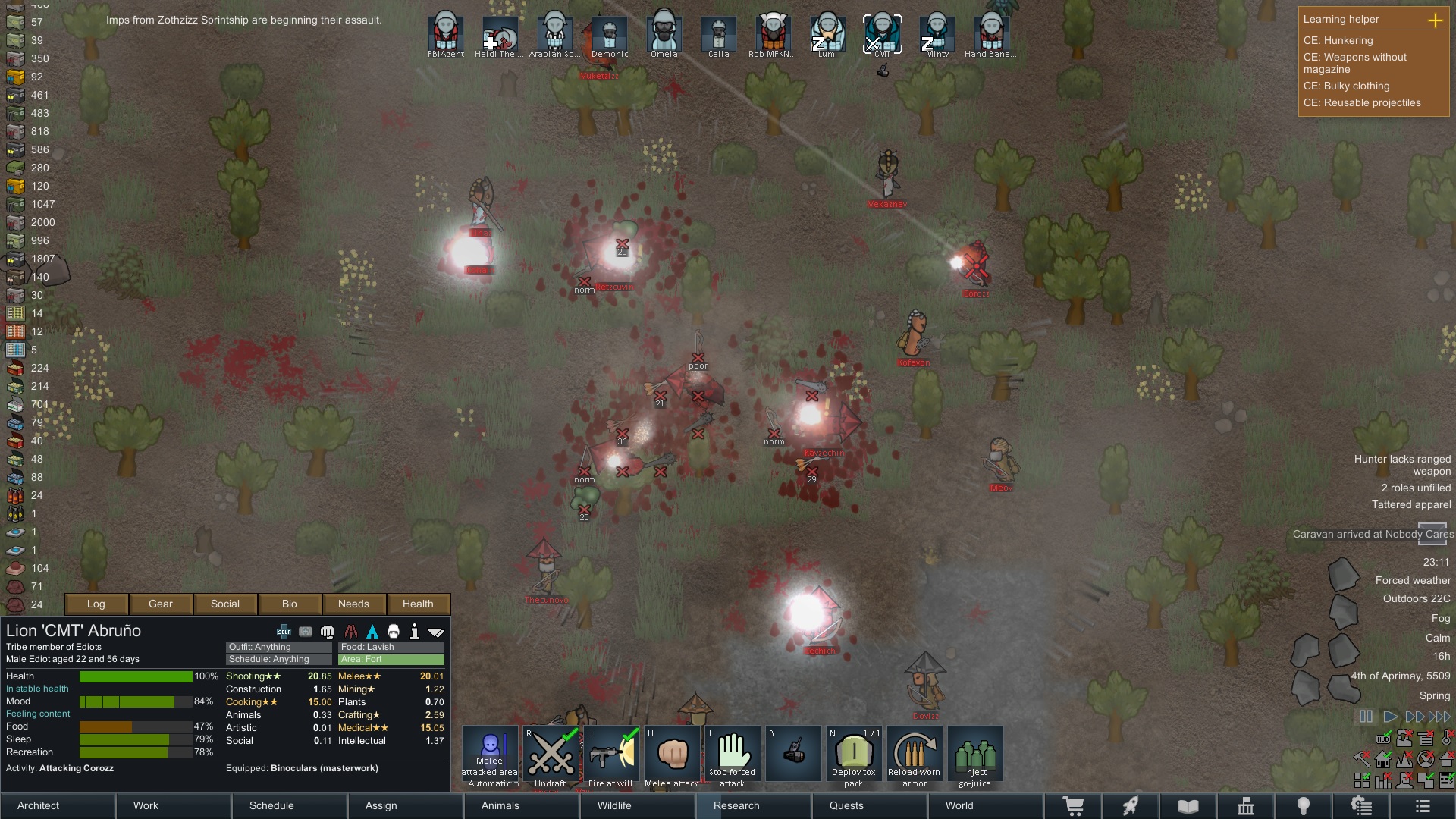Viewport: 1456px width, 819px height.
Task: Click Stop forced attack
Action: coord(732,755)
